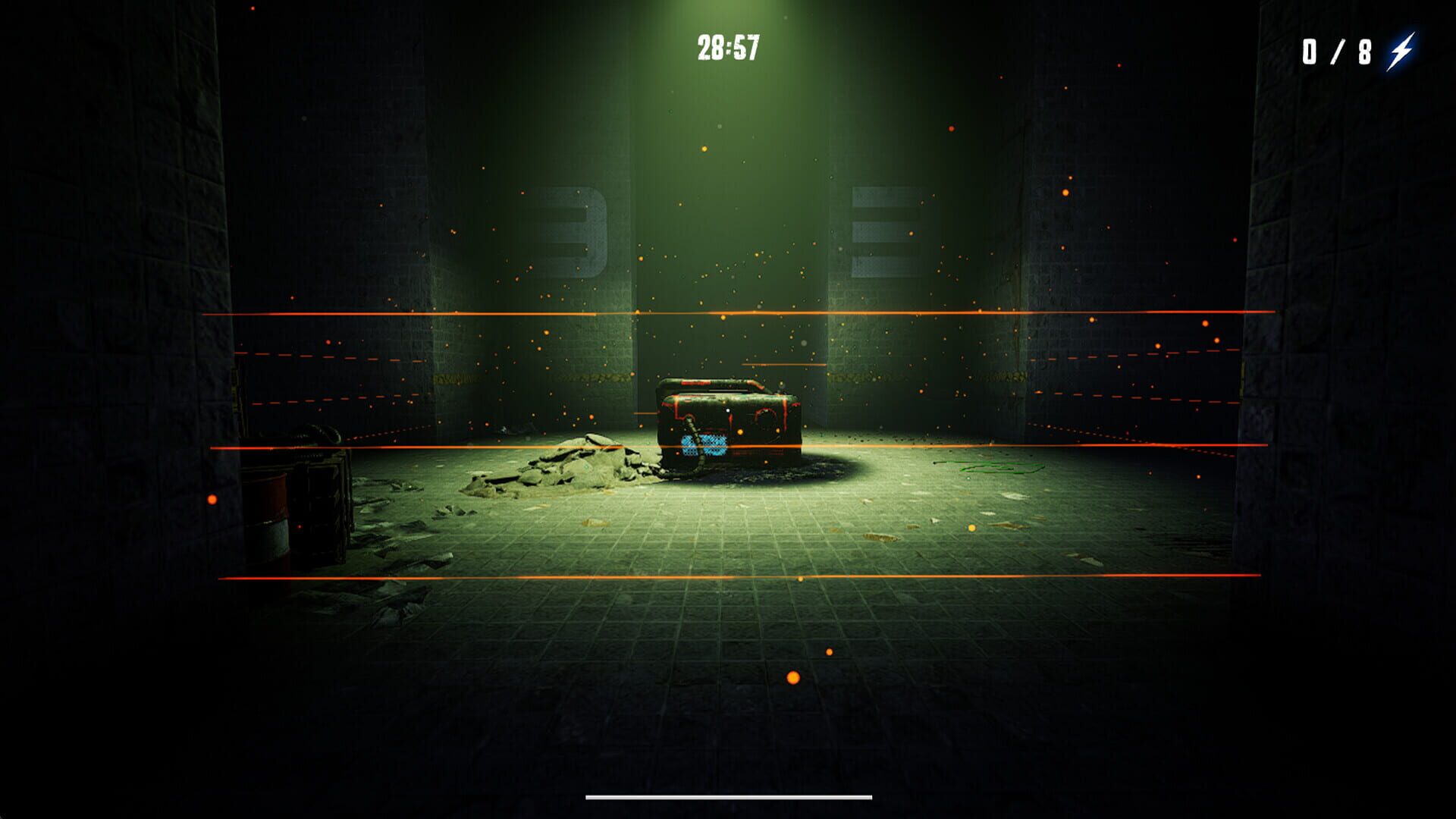Click the green spotlight source at the top
Screen dimensions: 1456x819
[x=728, y=8]
